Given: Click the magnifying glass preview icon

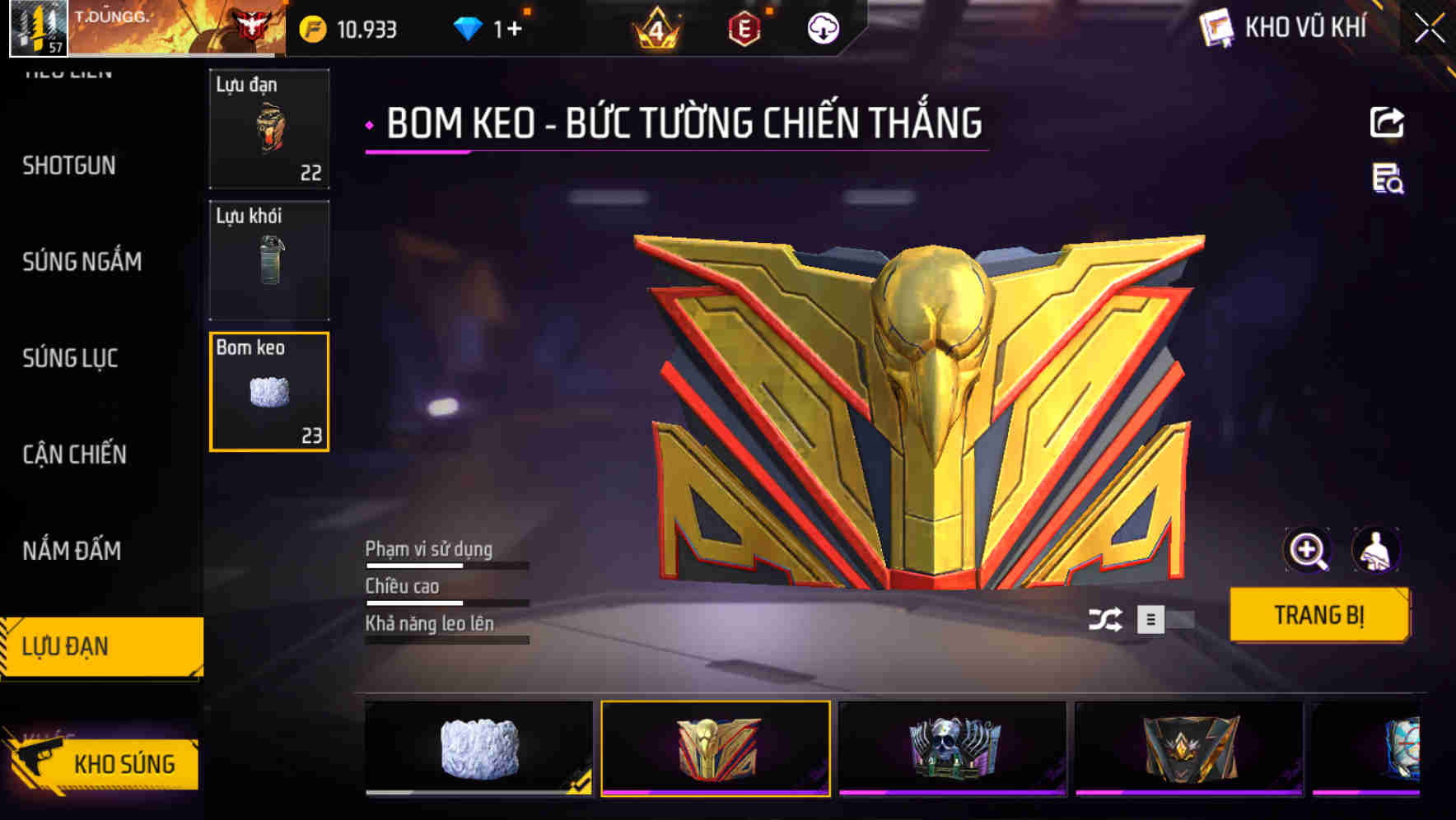Looking at the screenshot, I should [x=1309, y=550].
